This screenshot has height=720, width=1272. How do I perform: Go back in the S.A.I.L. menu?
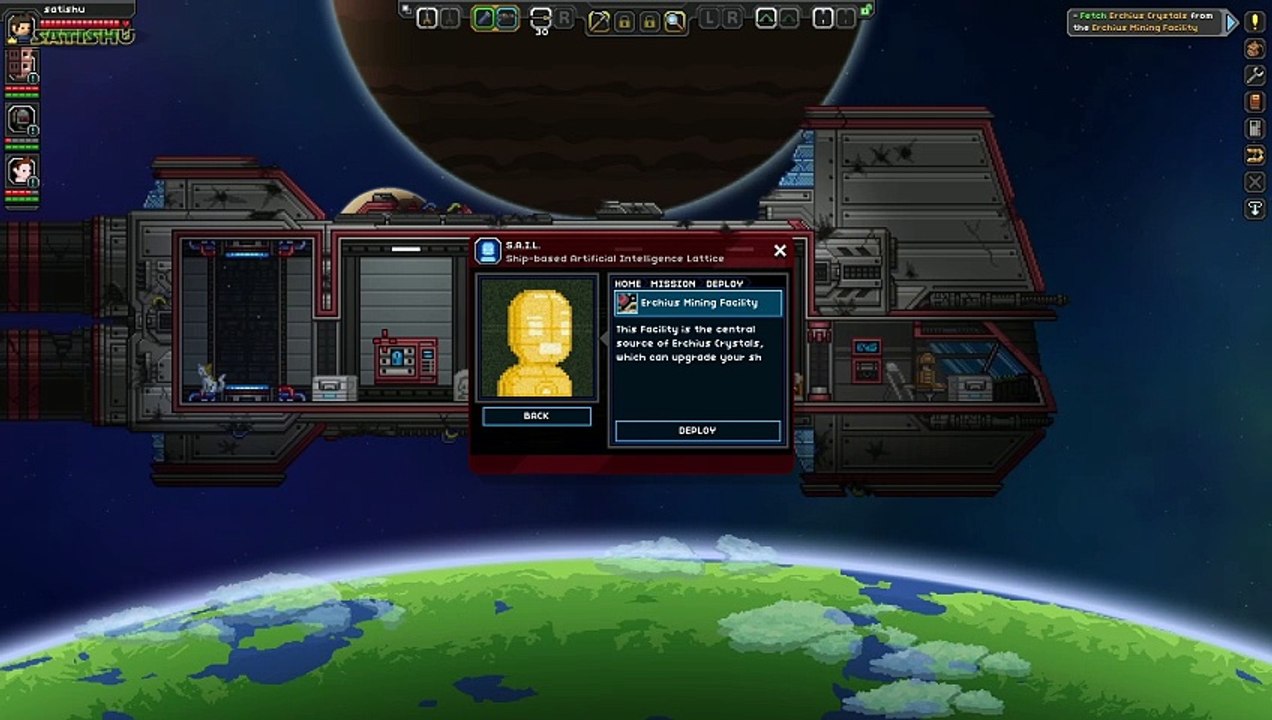[536, 416]
